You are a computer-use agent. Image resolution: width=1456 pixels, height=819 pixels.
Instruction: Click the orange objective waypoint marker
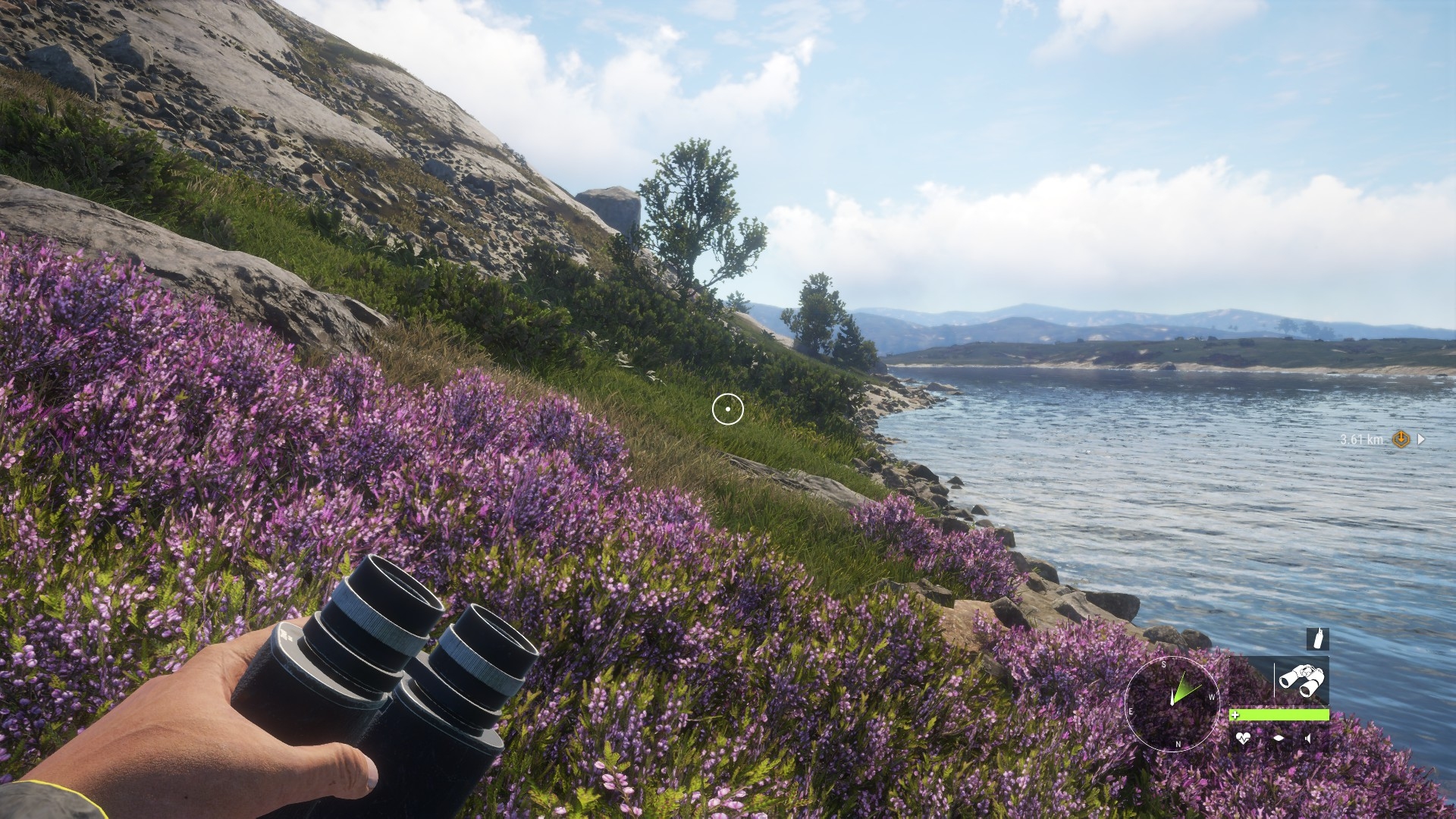click(1401, 439)
